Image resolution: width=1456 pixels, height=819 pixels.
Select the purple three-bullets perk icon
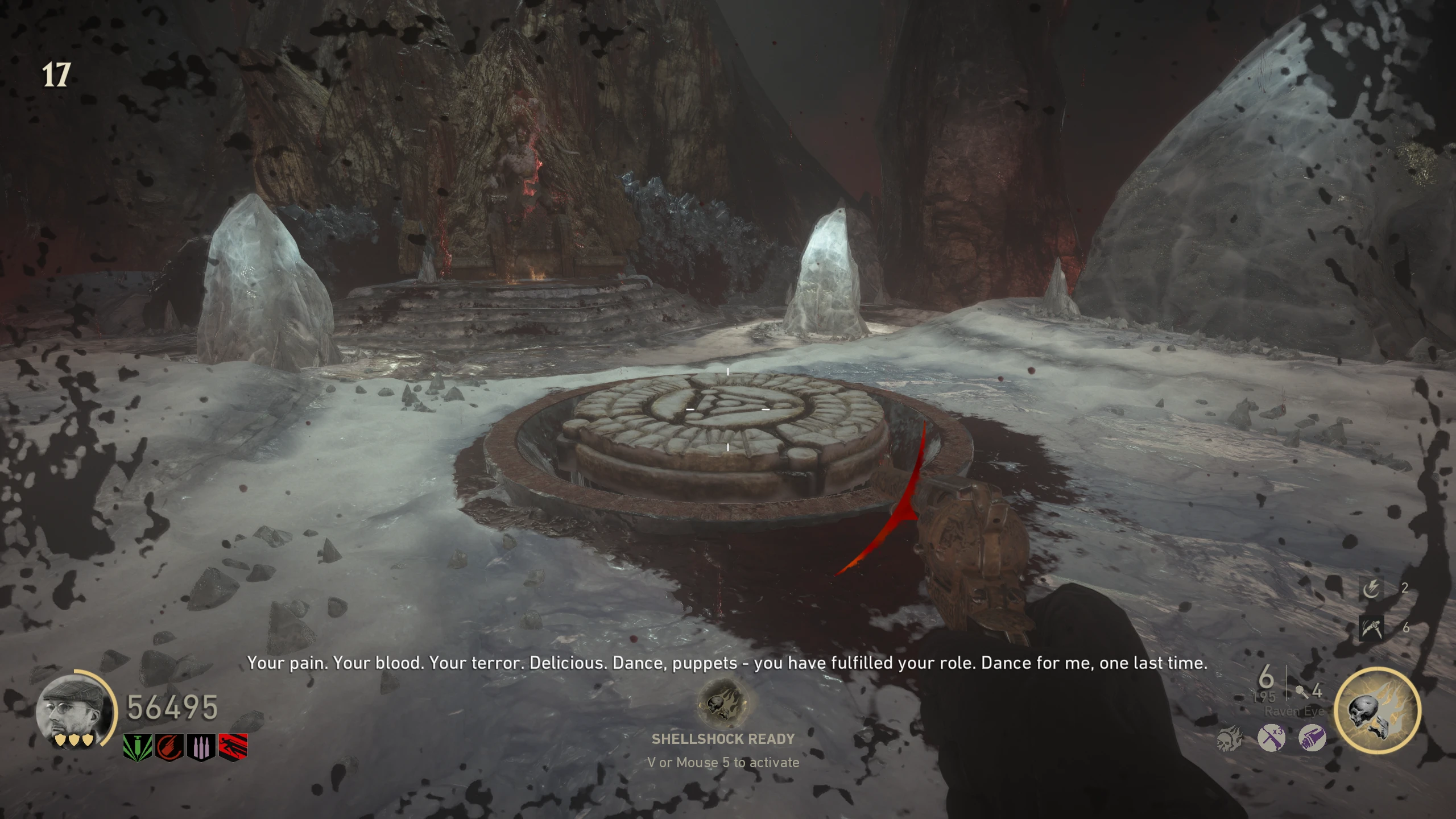click(201, 746)
